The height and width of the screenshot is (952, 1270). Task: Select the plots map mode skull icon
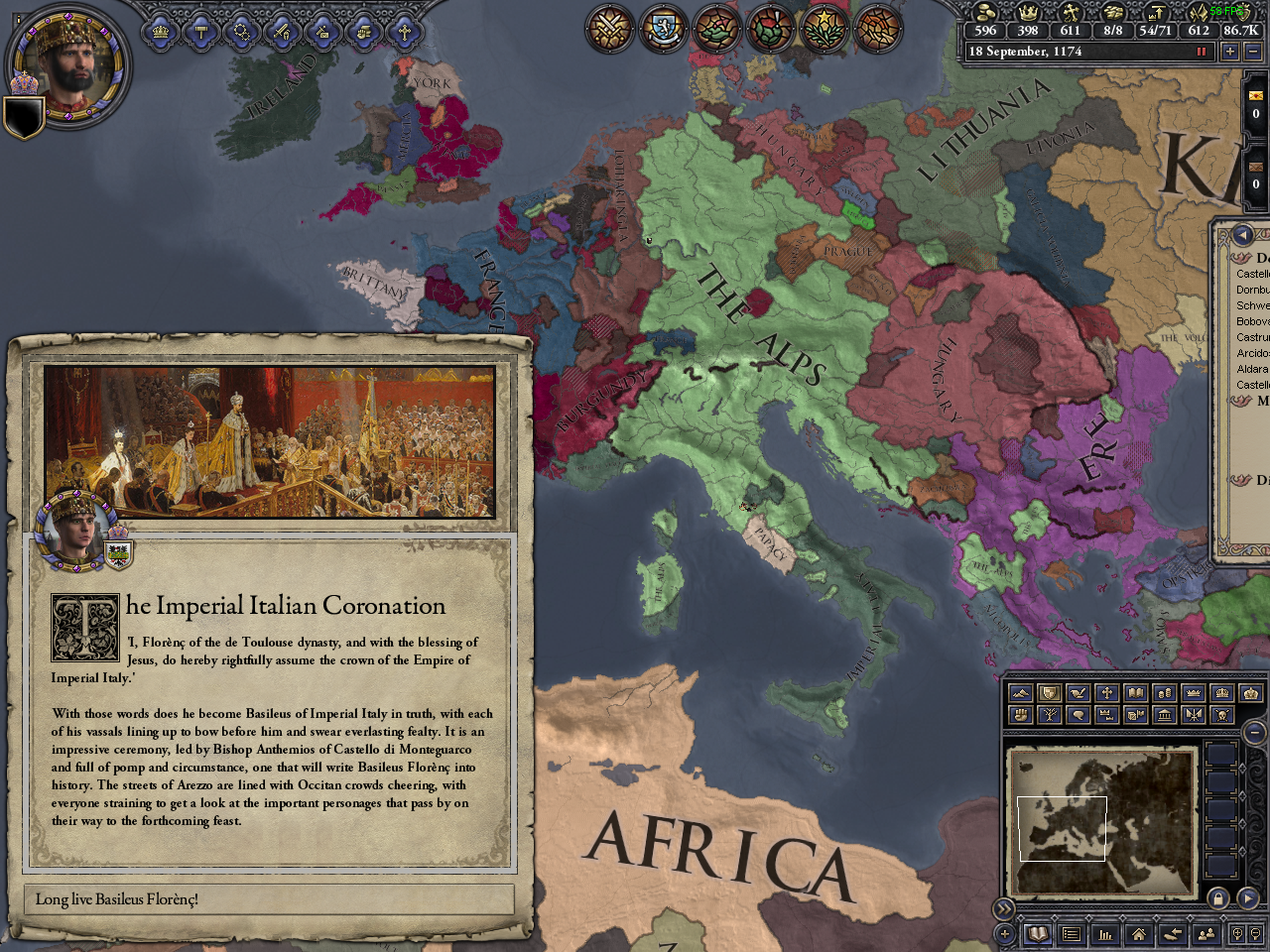1223,716
